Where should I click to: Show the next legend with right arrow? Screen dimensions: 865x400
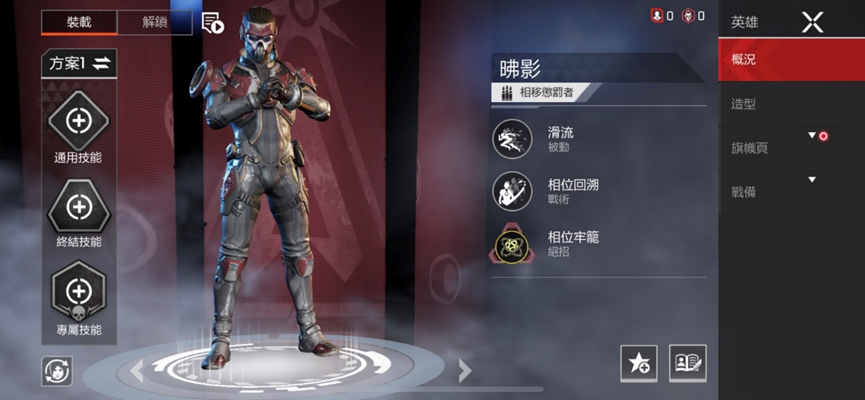[x=464, y=371]
